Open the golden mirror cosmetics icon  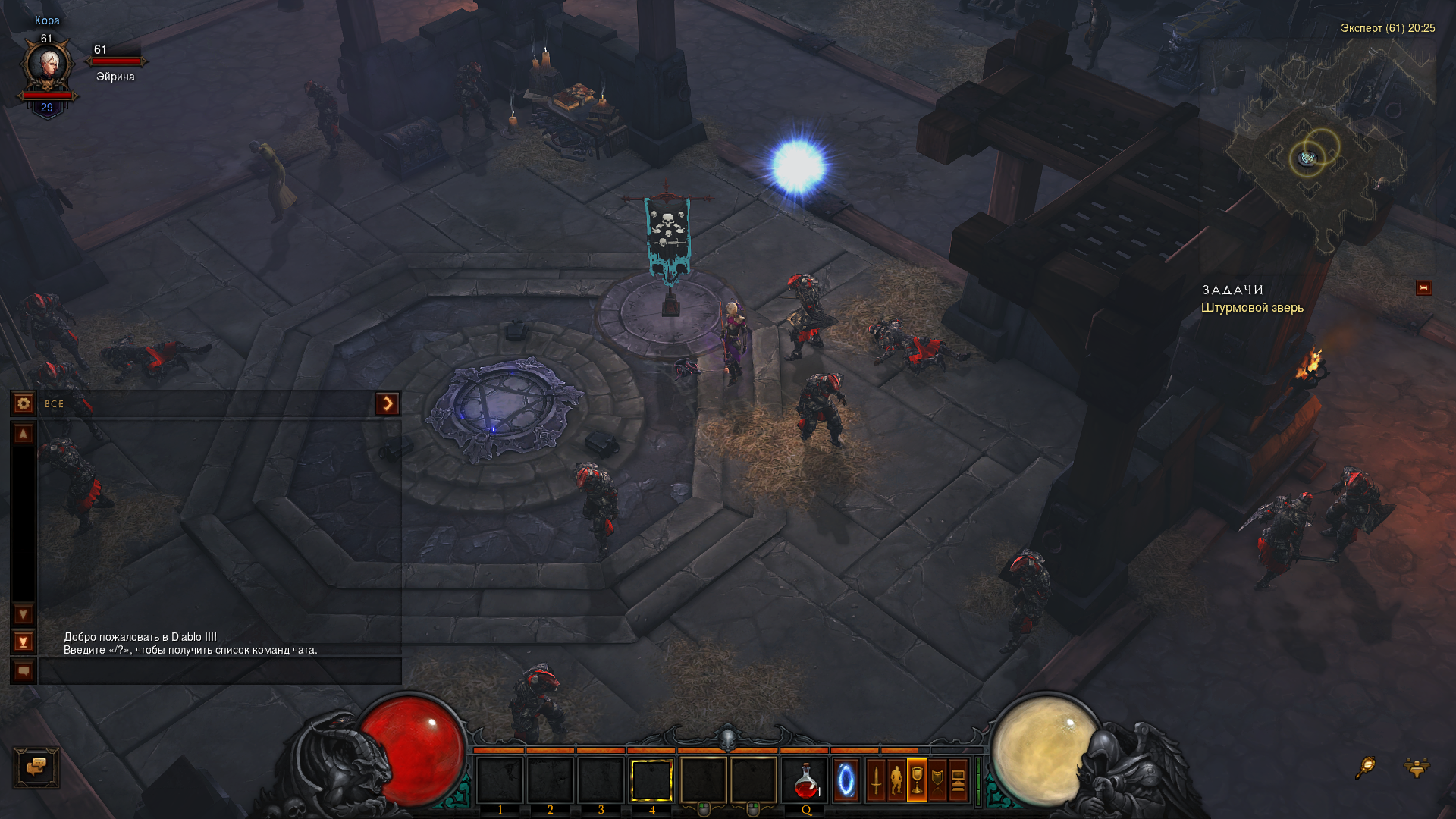coord(1365,767)
